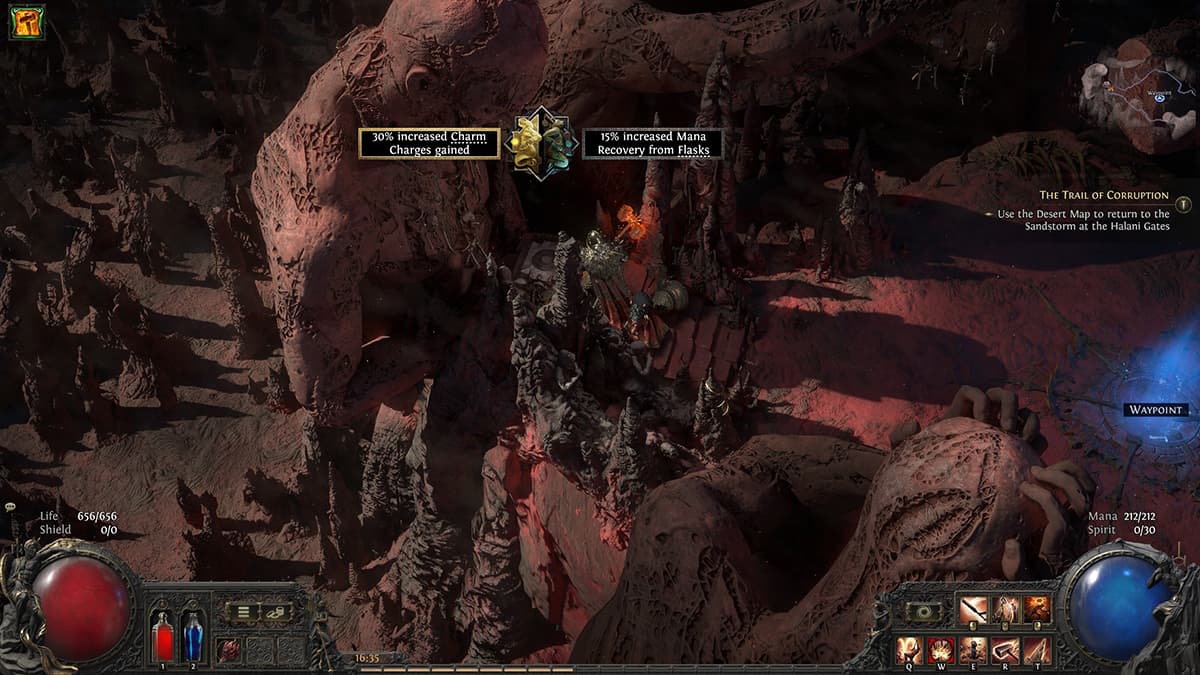Choose the 15% increased Mana Recovery reward

point(653,143)
